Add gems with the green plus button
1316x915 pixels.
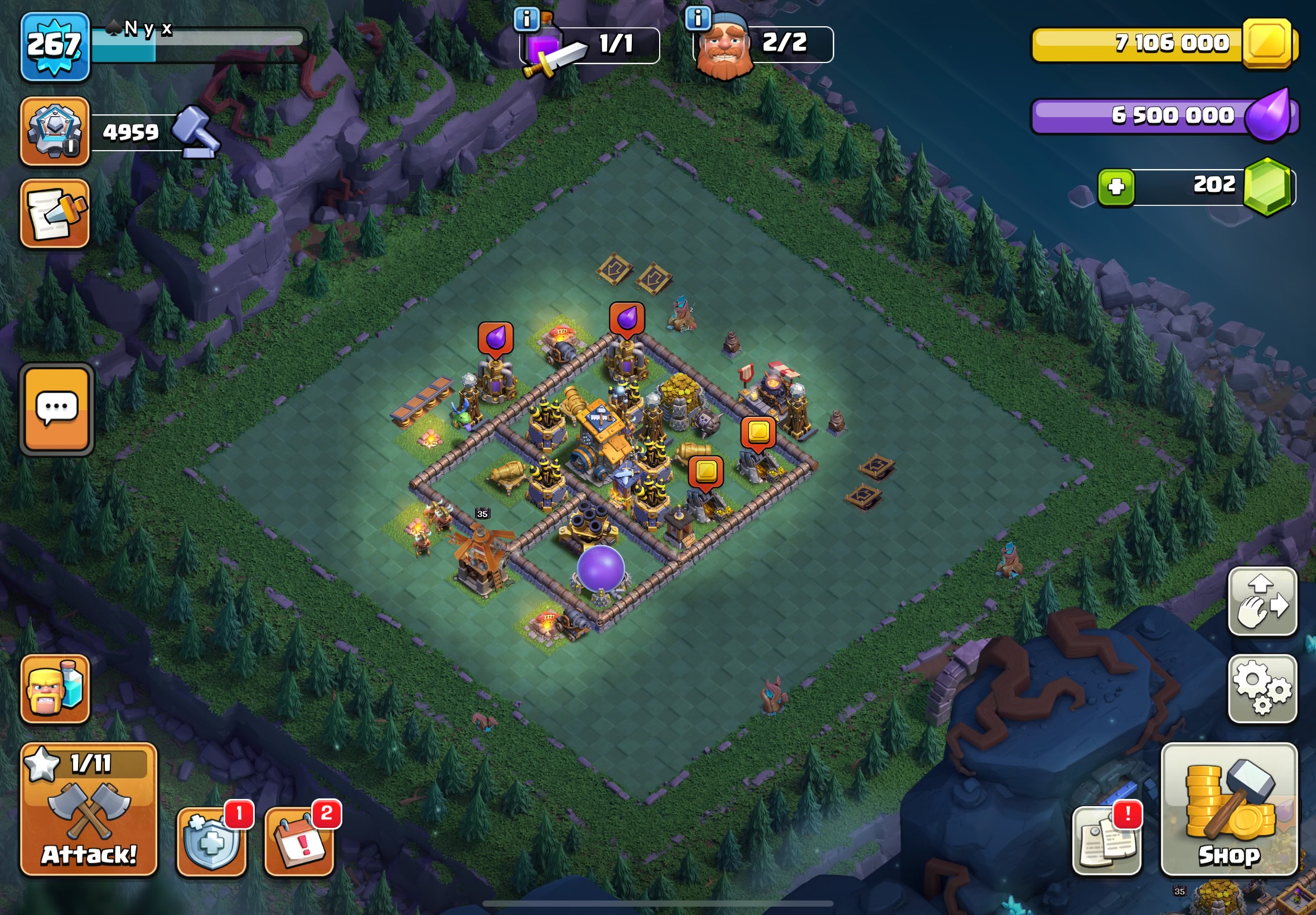point(1115,187)
